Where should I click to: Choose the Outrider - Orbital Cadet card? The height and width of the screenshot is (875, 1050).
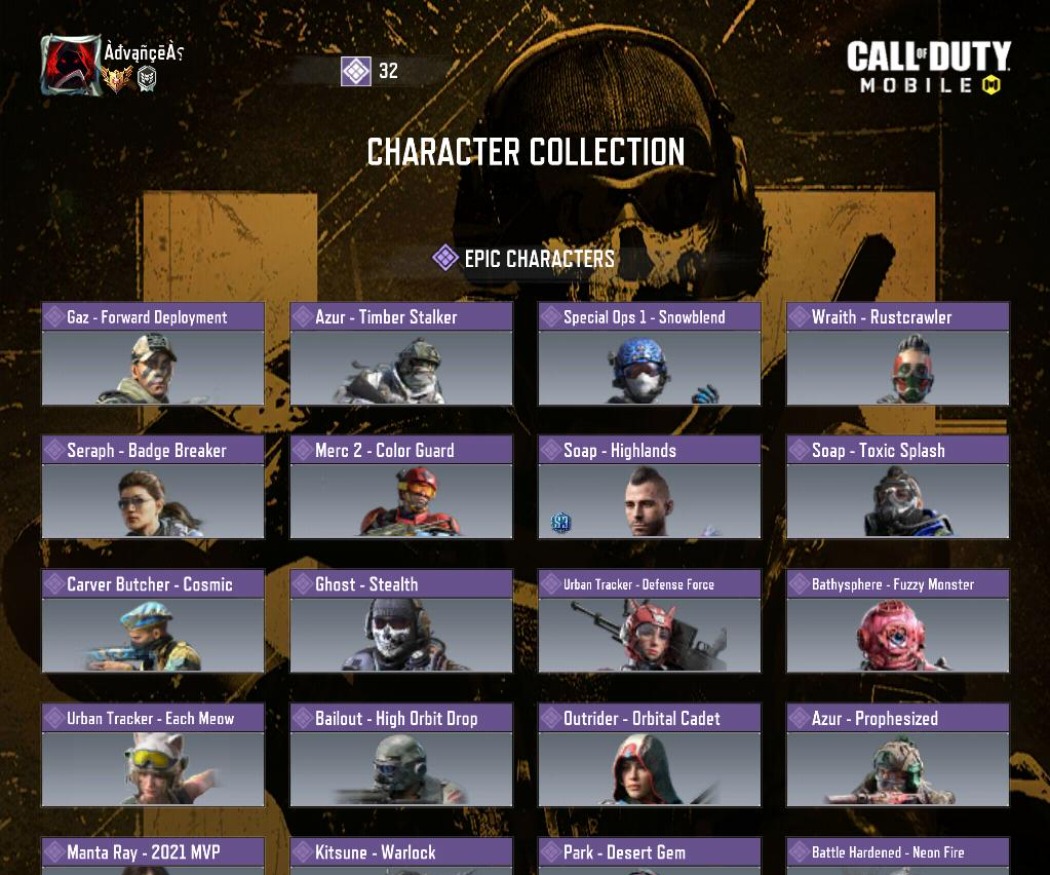(x=649, y=755)
